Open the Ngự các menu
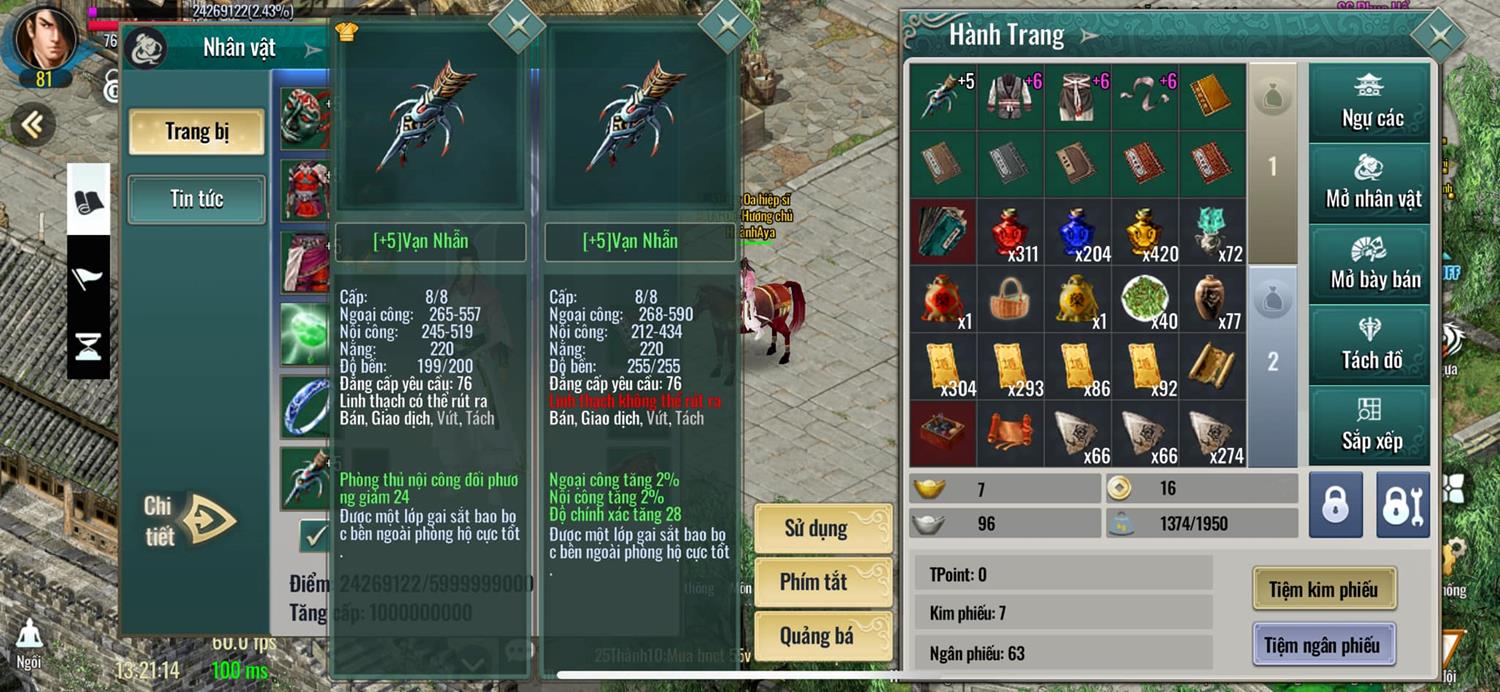This screenshot has width=1500, height=692. click(x=1371, y=102)
